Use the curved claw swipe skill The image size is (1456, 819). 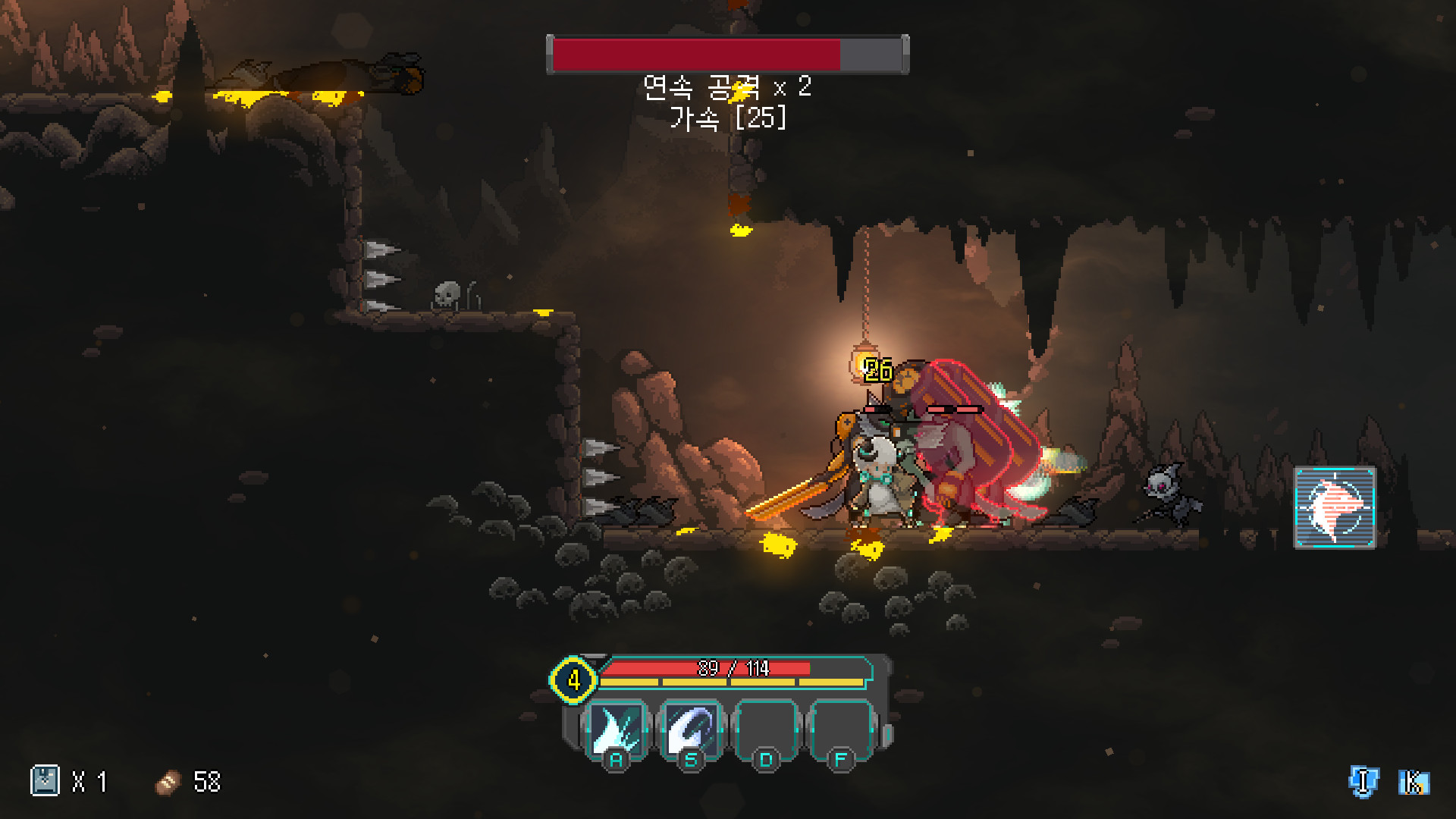pos(691,730)
